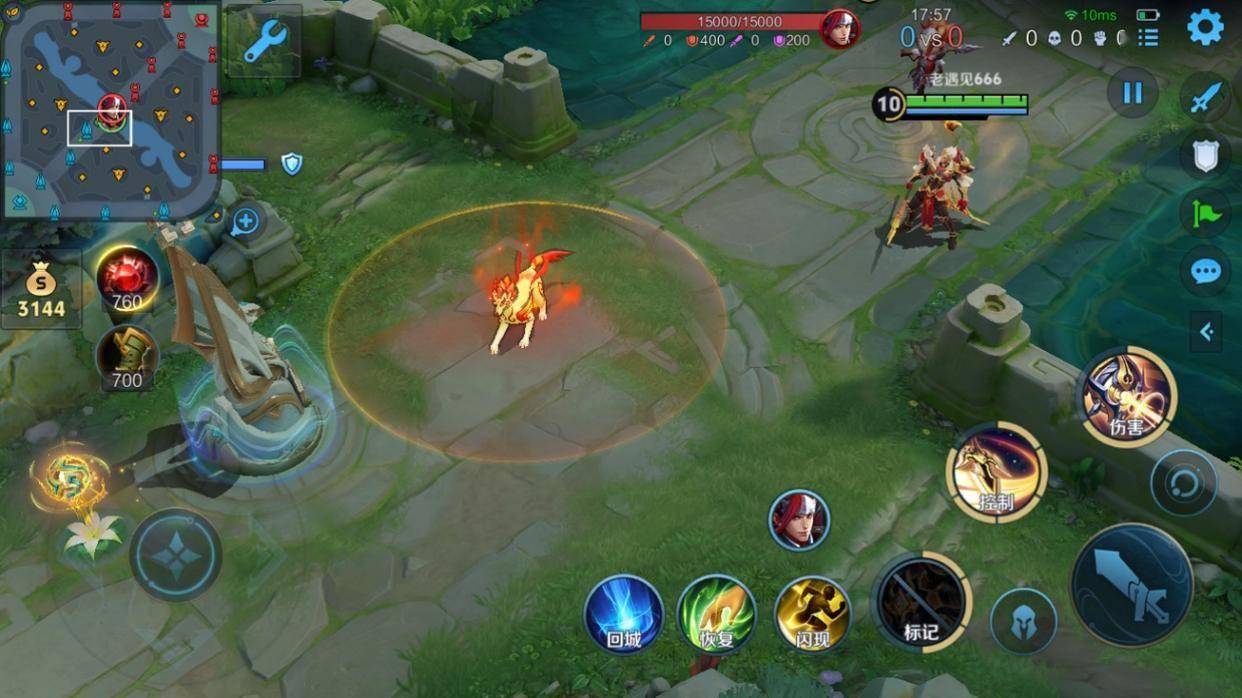This screenshot has width=1242, height=698.
Task: Activate the 伤害 skill
Action: pyautogui.click(x=1127, y=397)
